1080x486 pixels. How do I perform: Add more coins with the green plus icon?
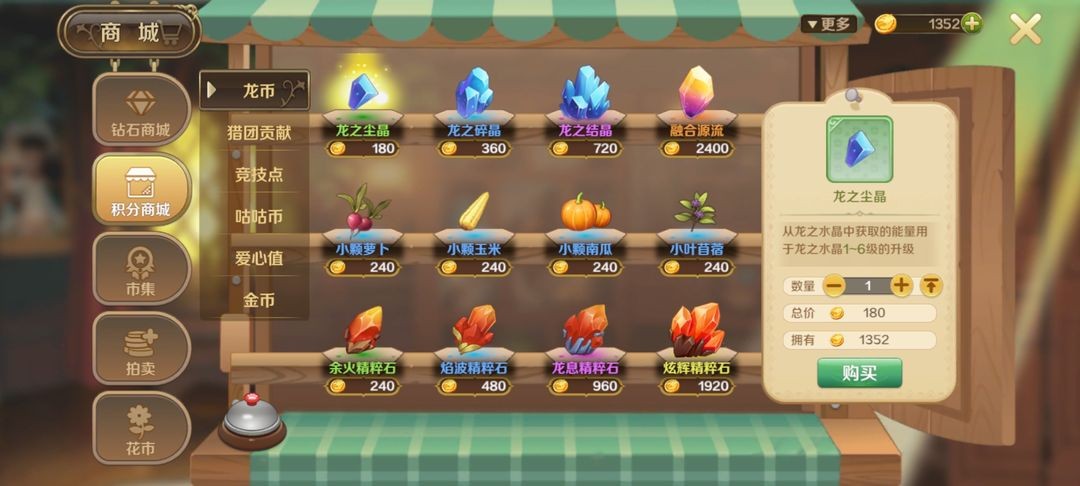(x=970, y=24)
